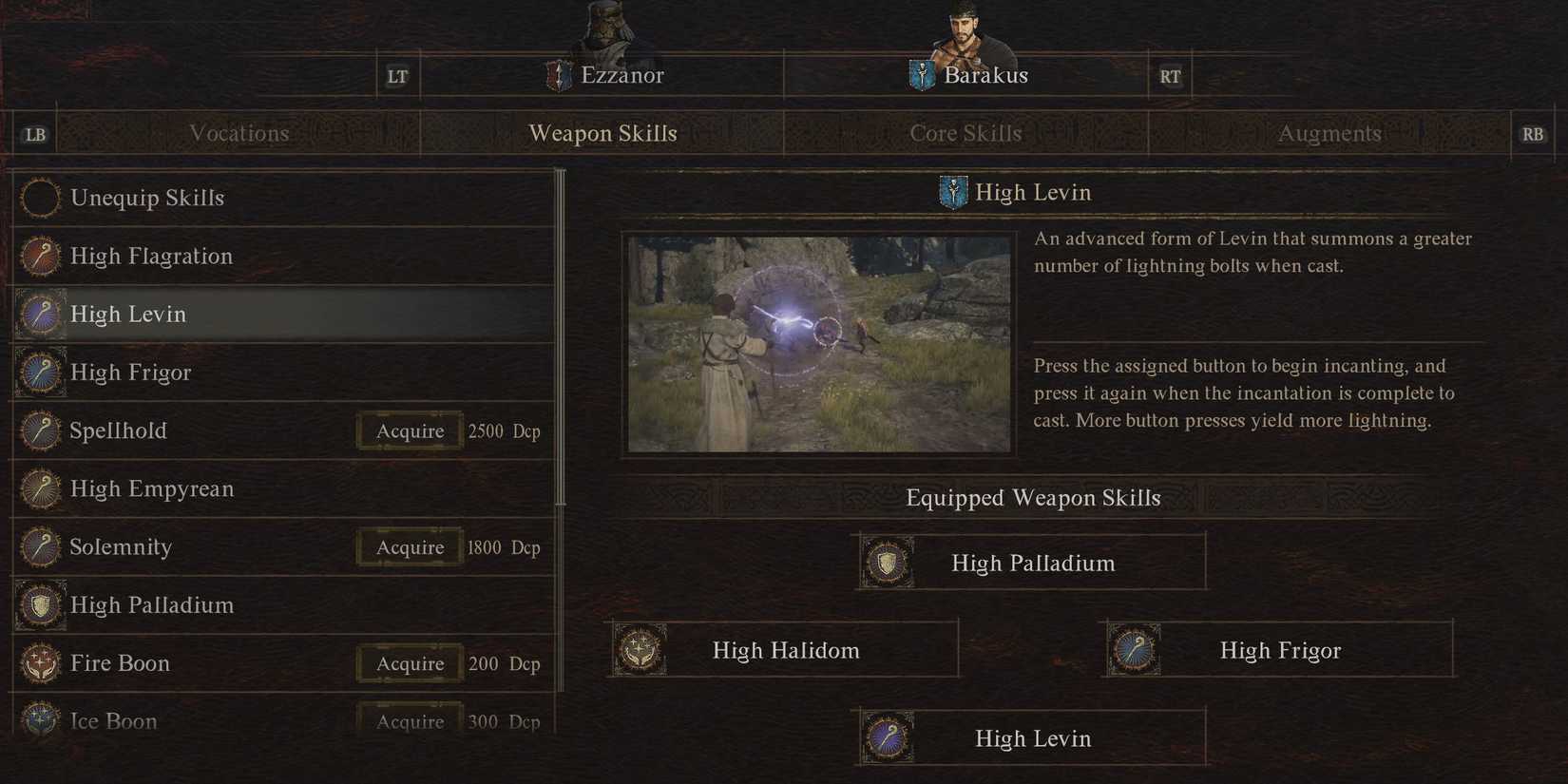The width and height of the screenshot is (1568, 784).
Task: Click the High Levin staff icon
Action: (41, 315)
